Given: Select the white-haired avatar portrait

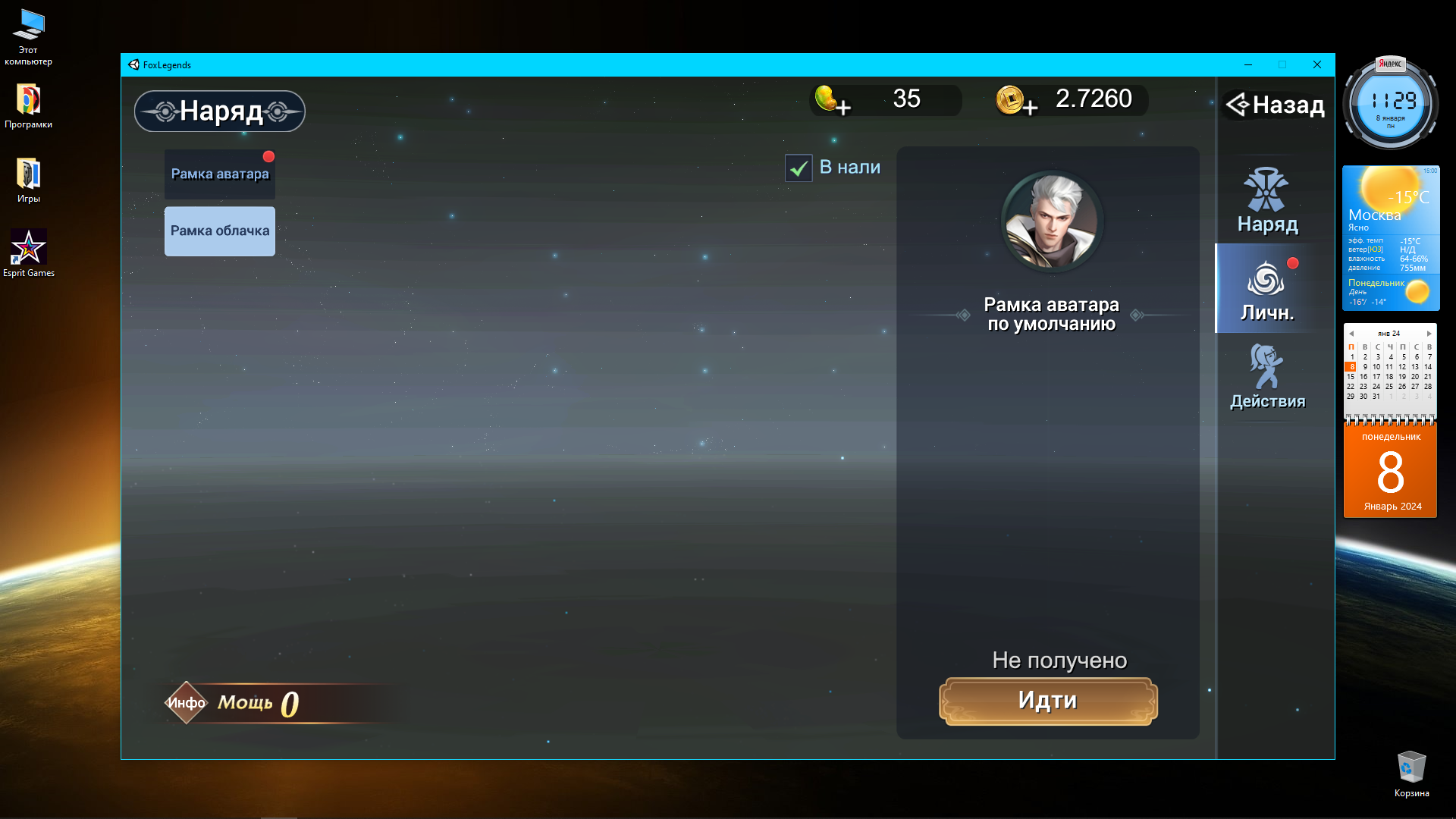Looking at the screenshot, I should [x=1052, y=221].
